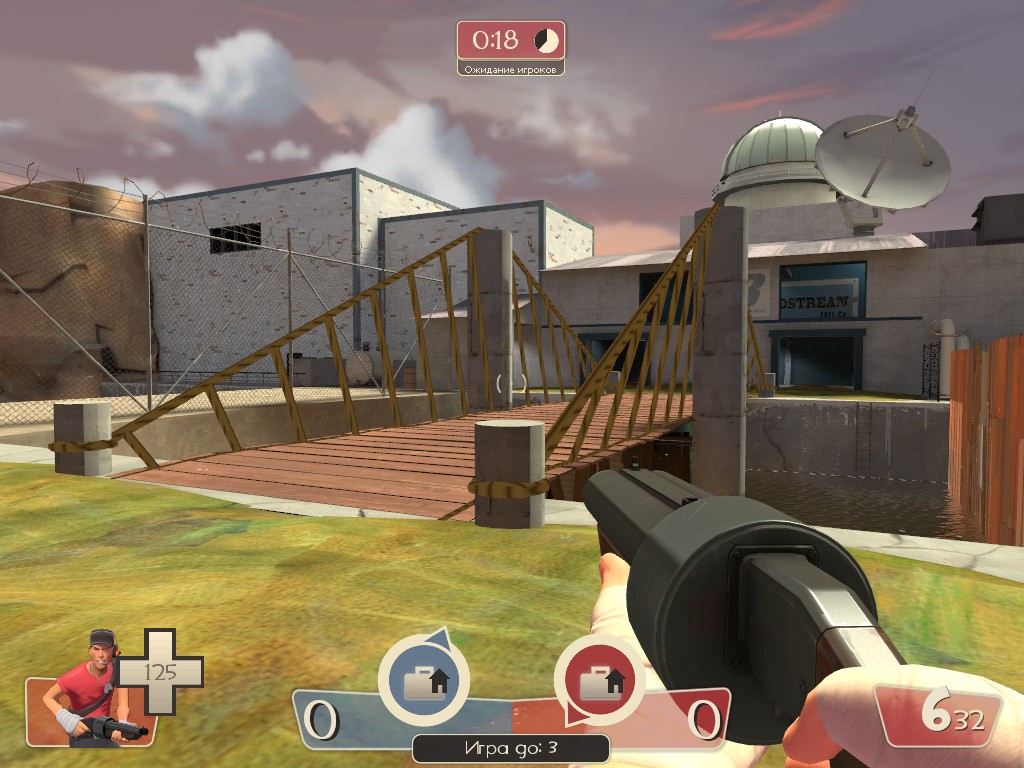Select the red intelligence briefcase indicator
Image resolution: width=1024 pixels, height=768 pixels.
[600, 682]
